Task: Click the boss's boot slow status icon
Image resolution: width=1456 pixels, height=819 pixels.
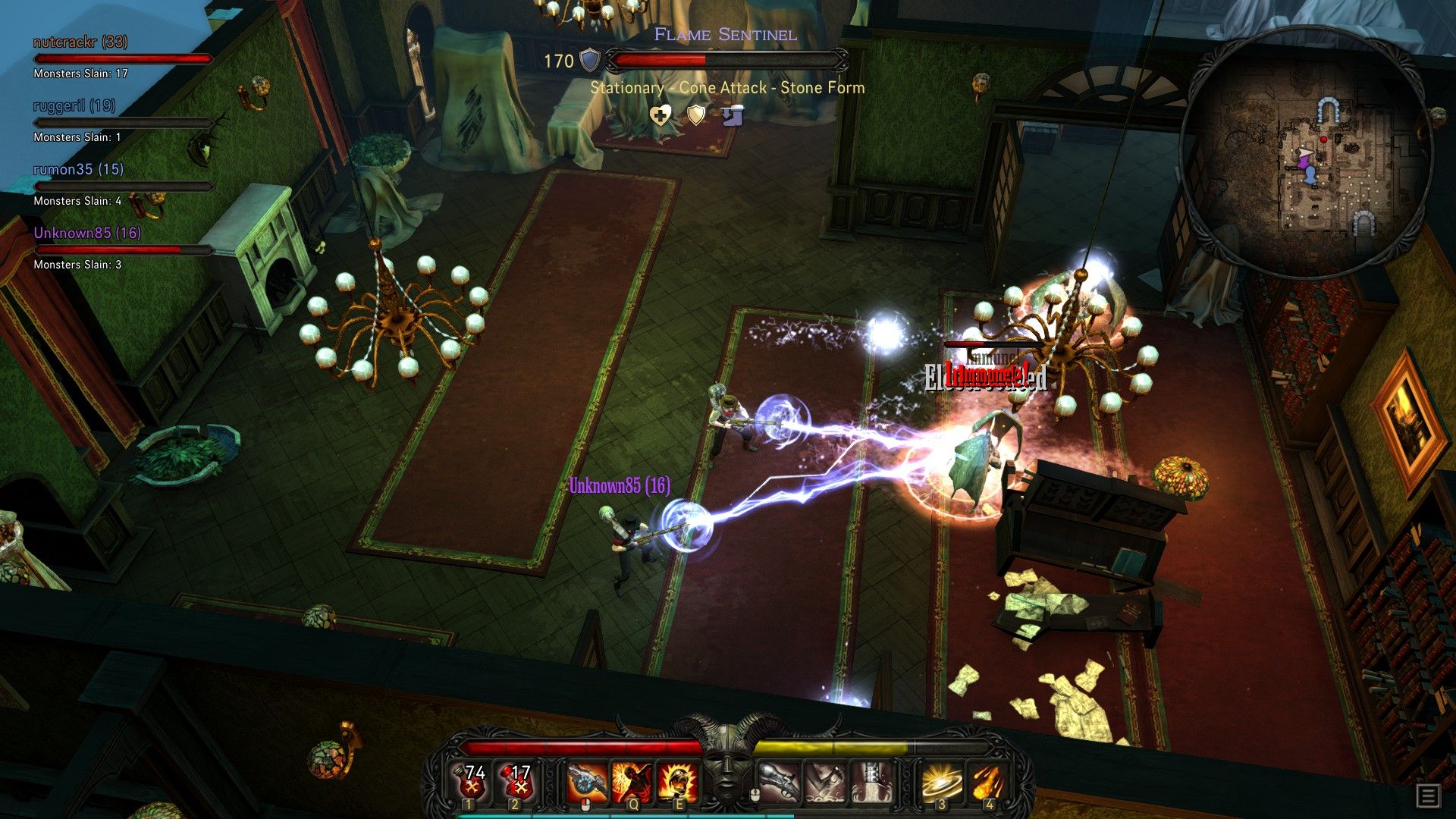Action: 732,116
